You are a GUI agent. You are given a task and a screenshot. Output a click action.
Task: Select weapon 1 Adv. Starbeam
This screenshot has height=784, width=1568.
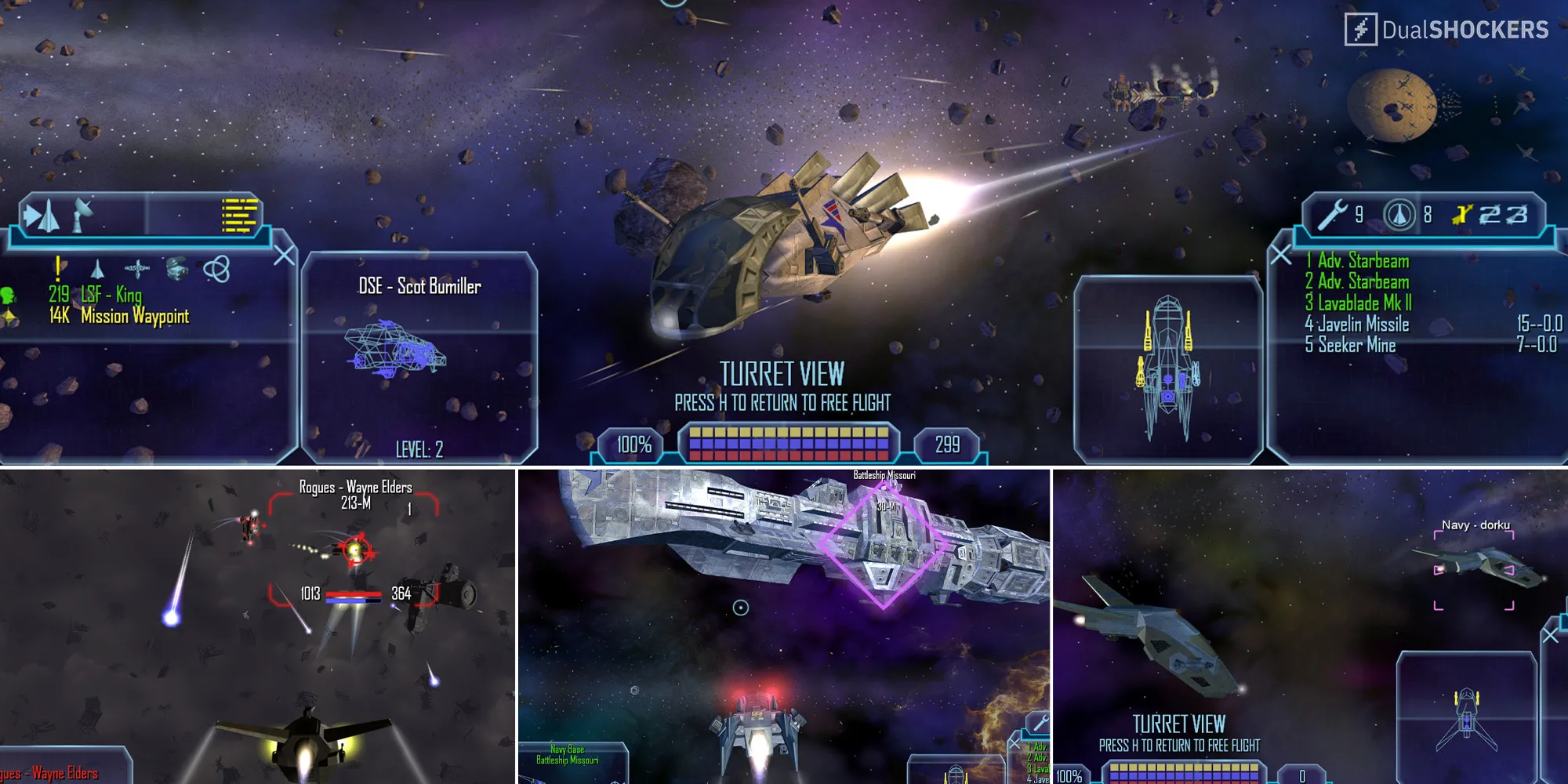1363,261
